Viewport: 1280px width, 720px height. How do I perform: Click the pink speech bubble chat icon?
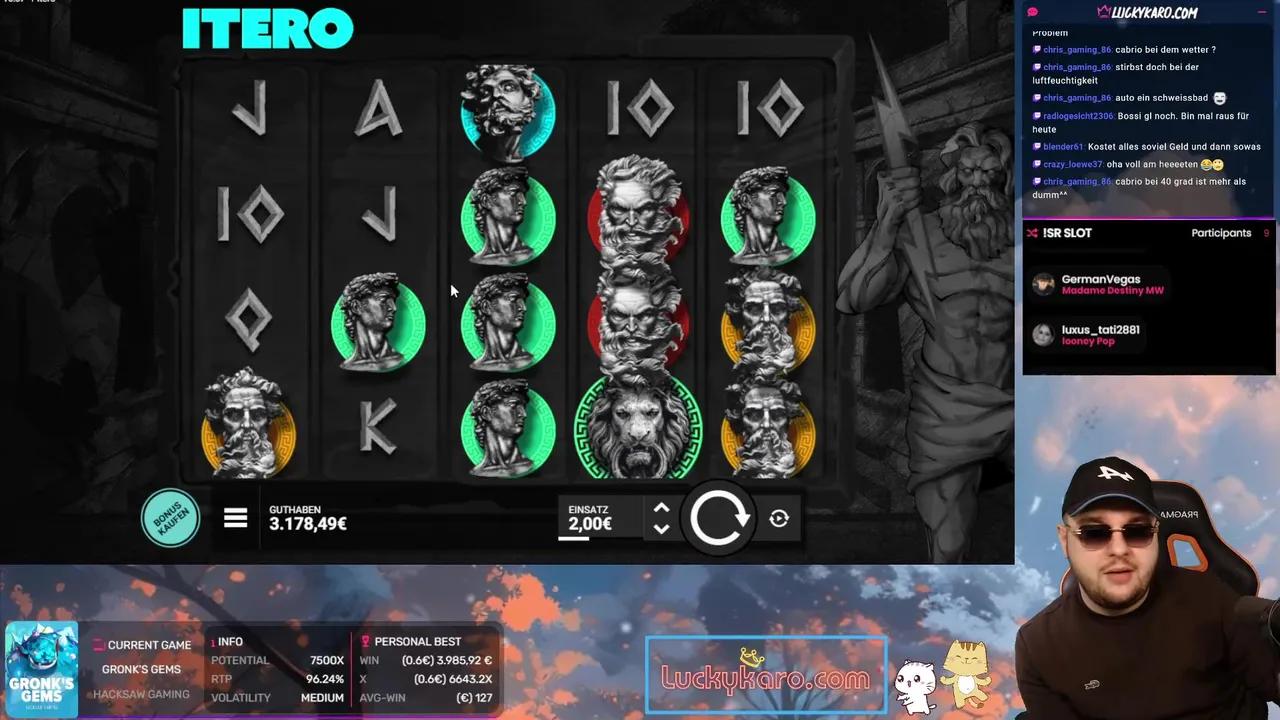(x=1030, y=12)
